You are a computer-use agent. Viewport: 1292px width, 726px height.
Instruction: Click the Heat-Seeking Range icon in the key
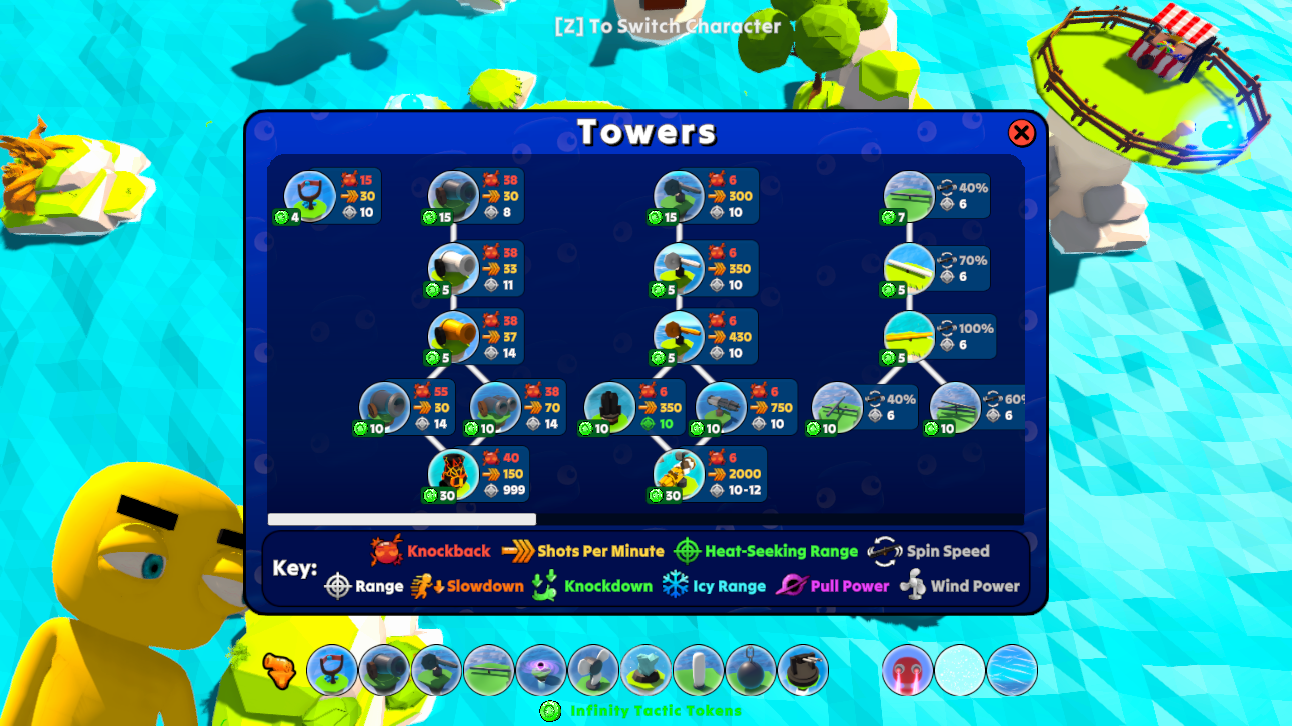[x=686, y=550]
